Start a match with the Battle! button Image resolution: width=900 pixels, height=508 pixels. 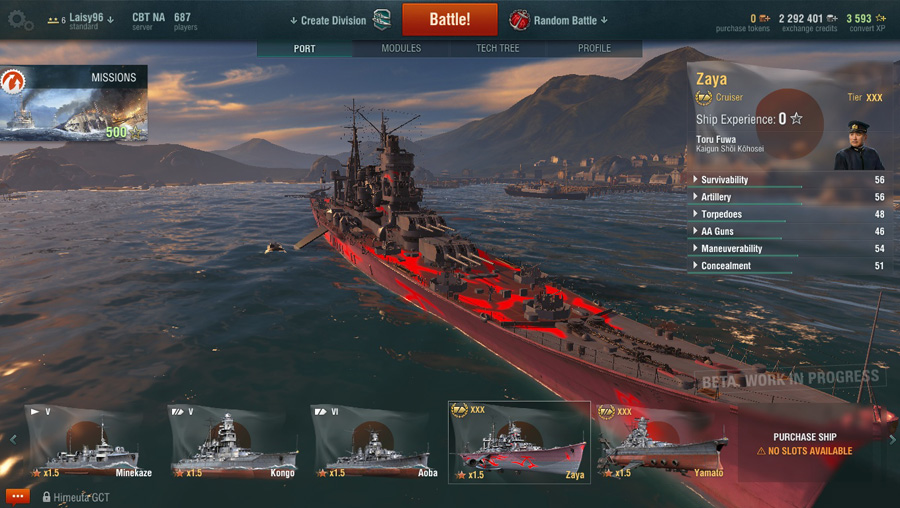click(x=449, y=20)
